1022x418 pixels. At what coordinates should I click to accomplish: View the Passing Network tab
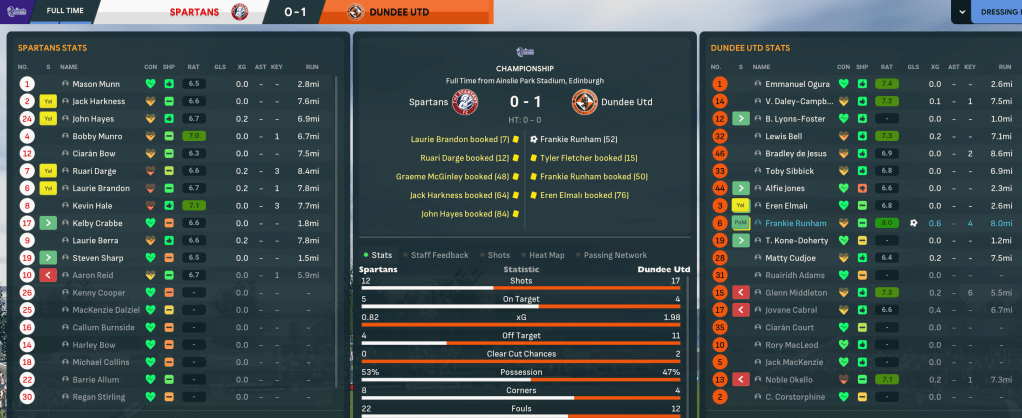point(614,255)
